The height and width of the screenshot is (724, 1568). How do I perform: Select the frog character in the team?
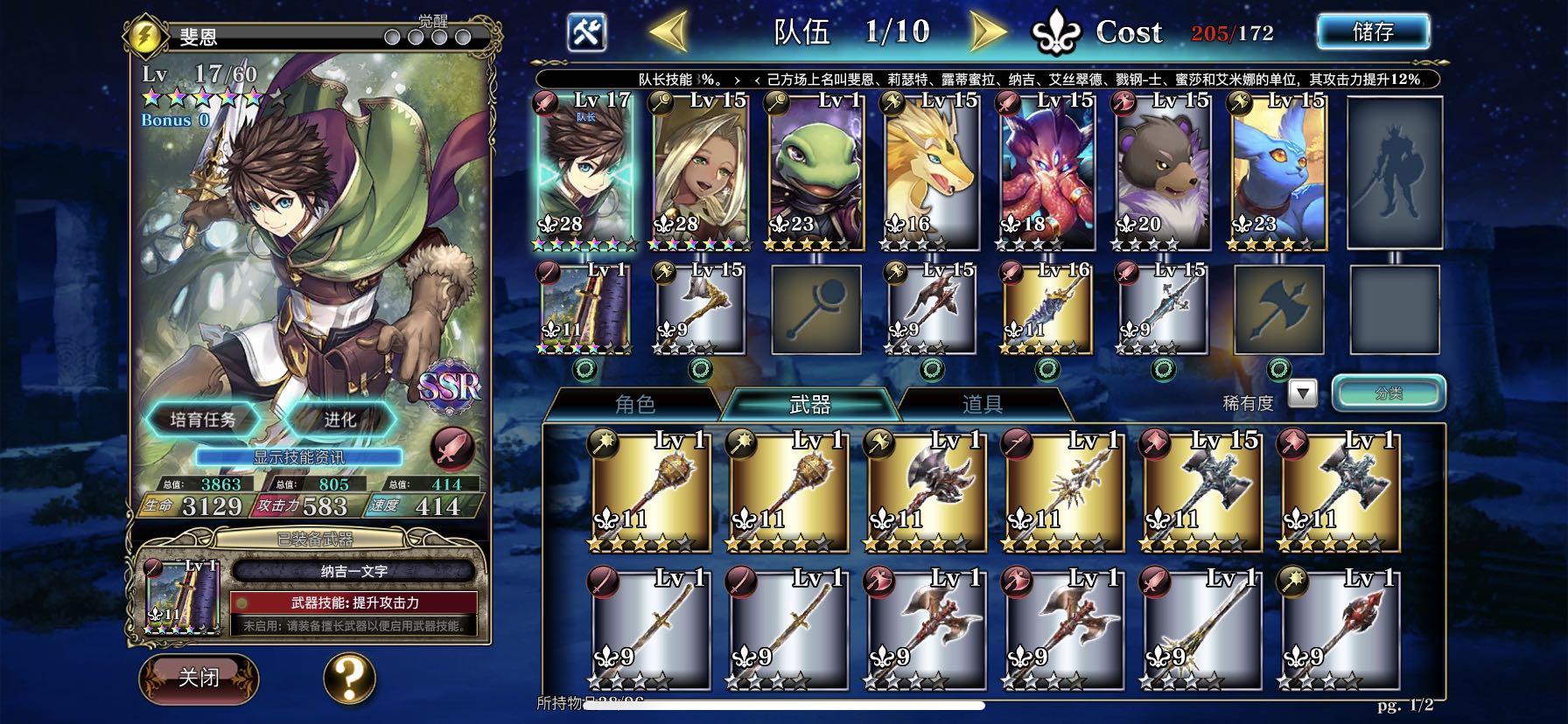815,171
